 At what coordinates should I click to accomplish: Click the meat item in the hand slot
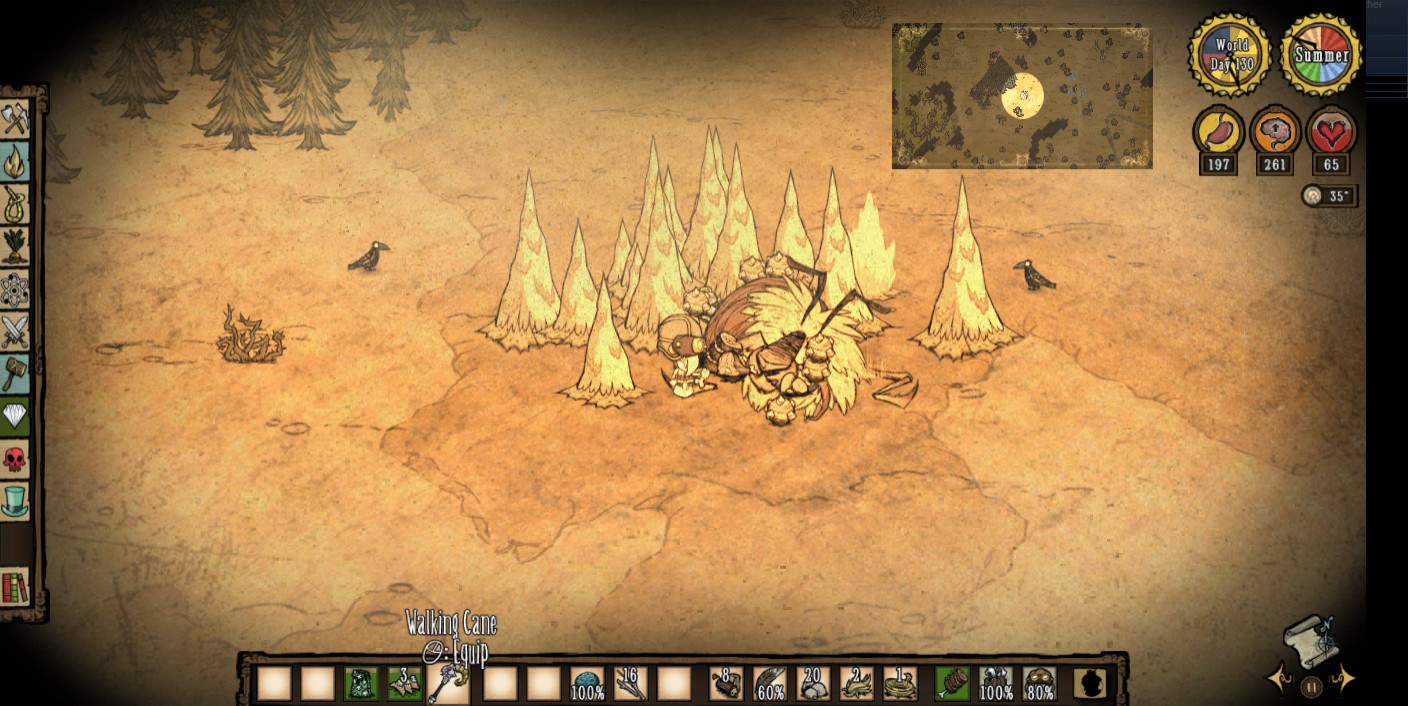(951, 684)
